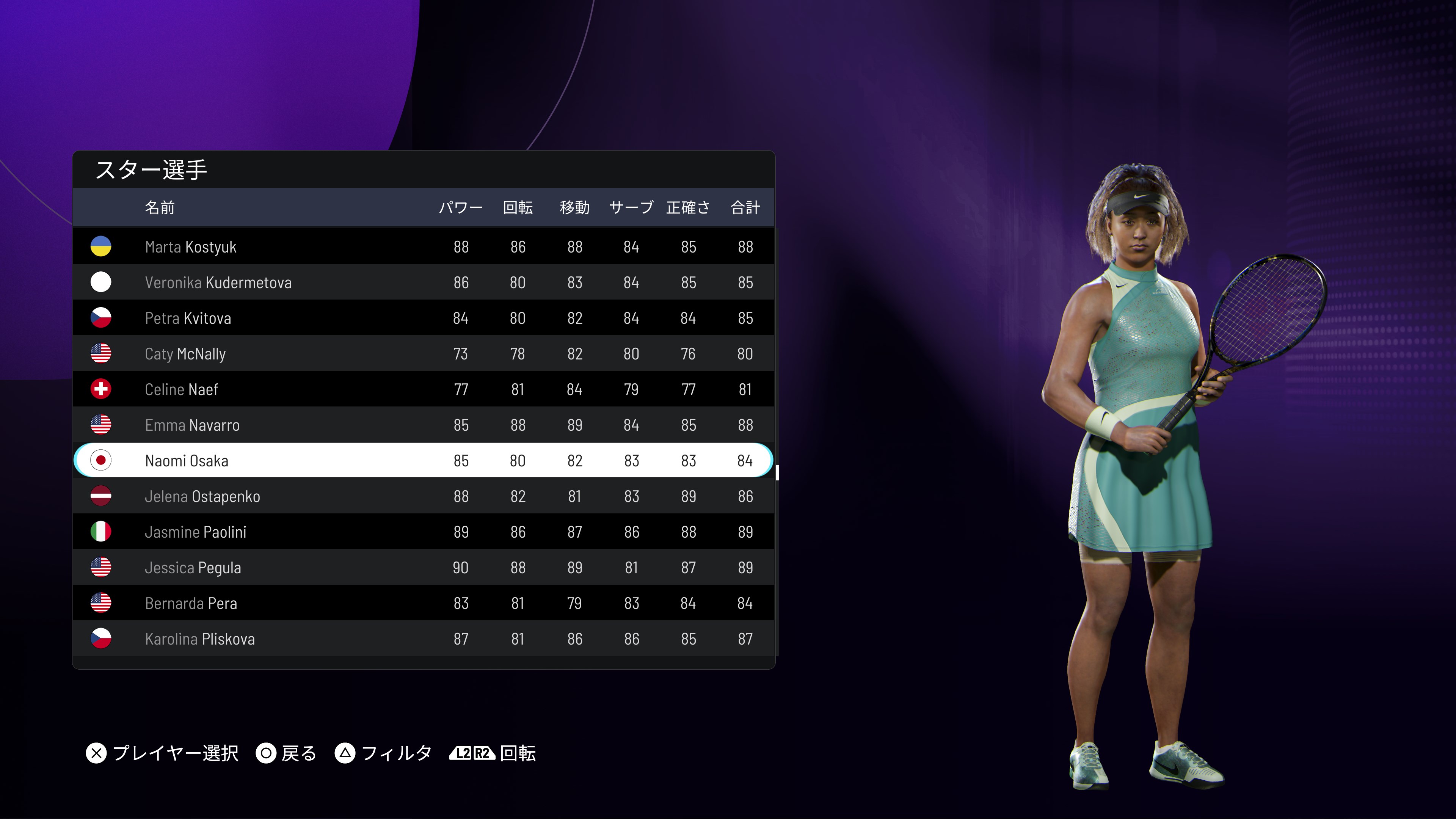
Task: Select Emma Navarro from the roster
Action: 423,425
